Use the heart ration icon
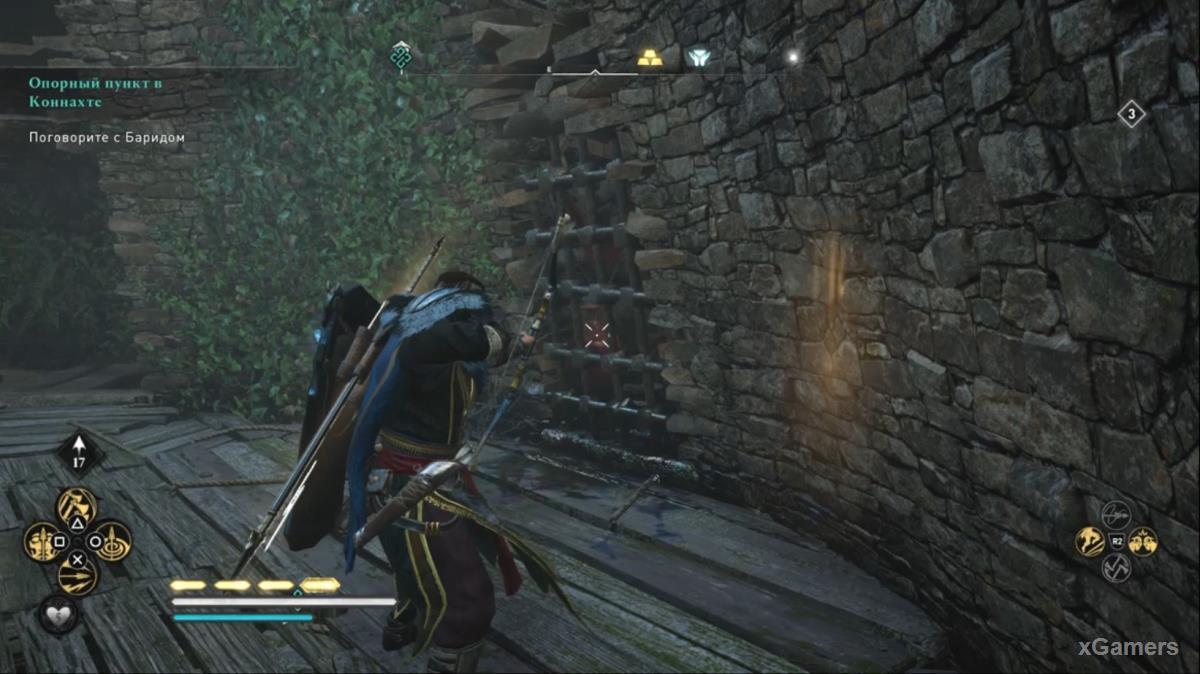The height and width of the screenshot is (674, 1200). pos(59,614)
